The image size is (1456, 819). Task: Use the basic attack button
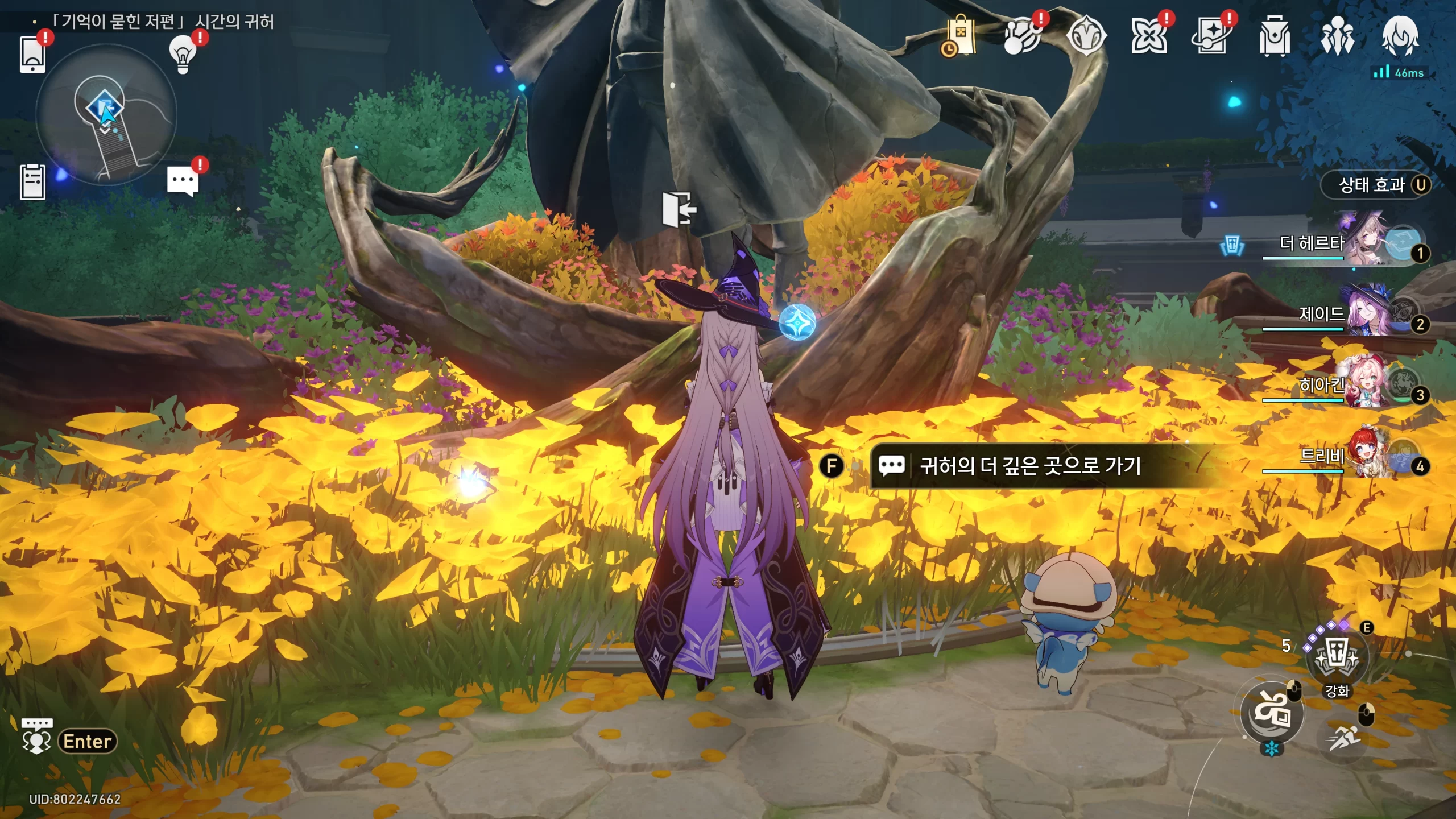1272,713
